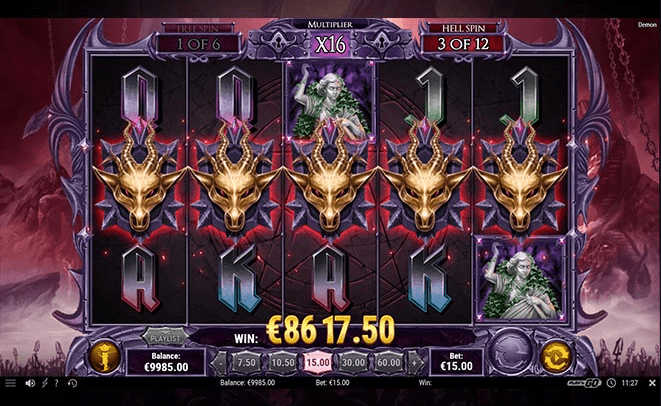Open the hamburger menu in the bottom bar
Image resolution: width=661 pixels, height=406 pixels.
tap(10, 383)
